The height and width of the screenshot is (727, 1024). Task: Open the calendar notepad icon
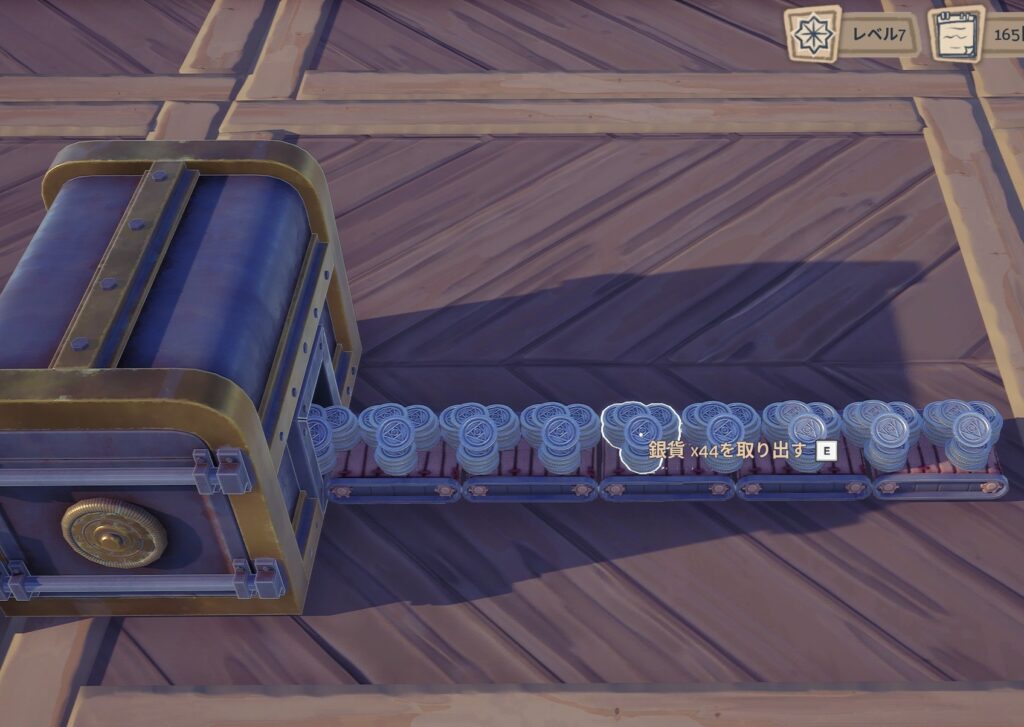(x=955, y=35)
